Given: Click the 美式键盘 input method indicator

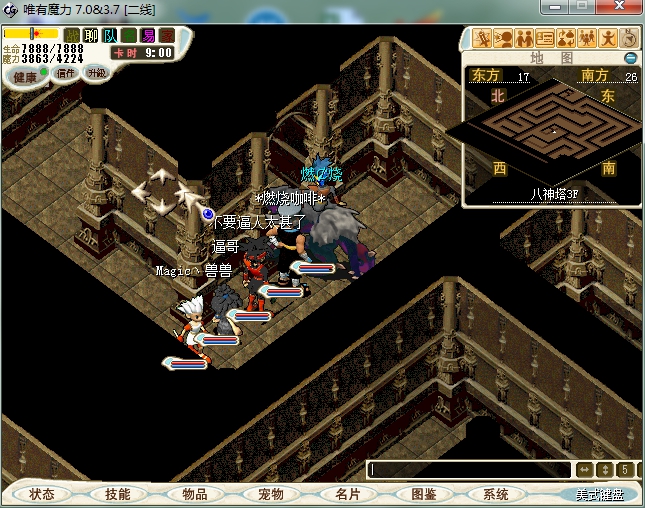Looking at the screenshot, I should coord(599,494).
